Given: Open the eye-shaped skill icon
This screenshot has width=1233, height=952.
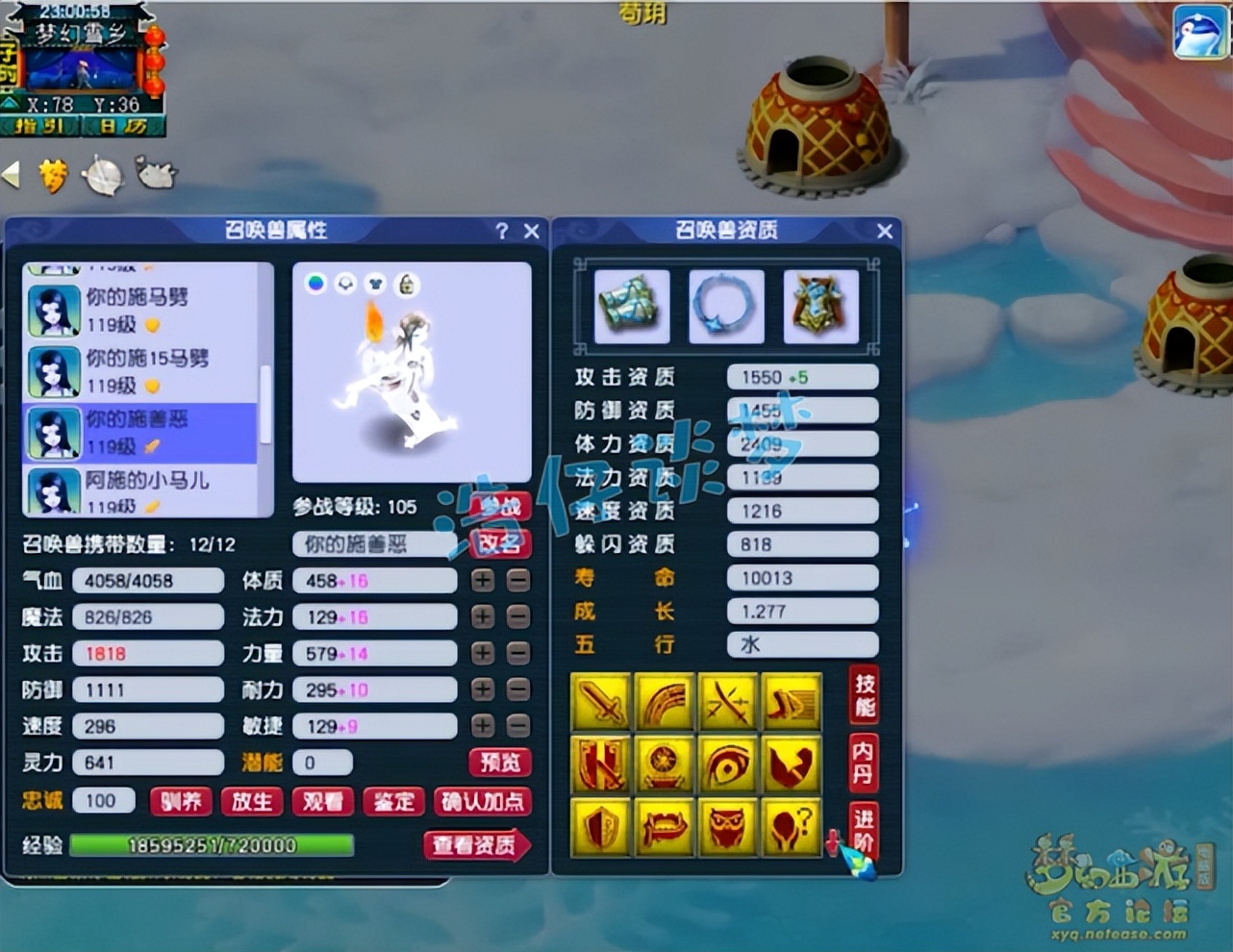Looking at the screenshot, I should click(728, 764).
